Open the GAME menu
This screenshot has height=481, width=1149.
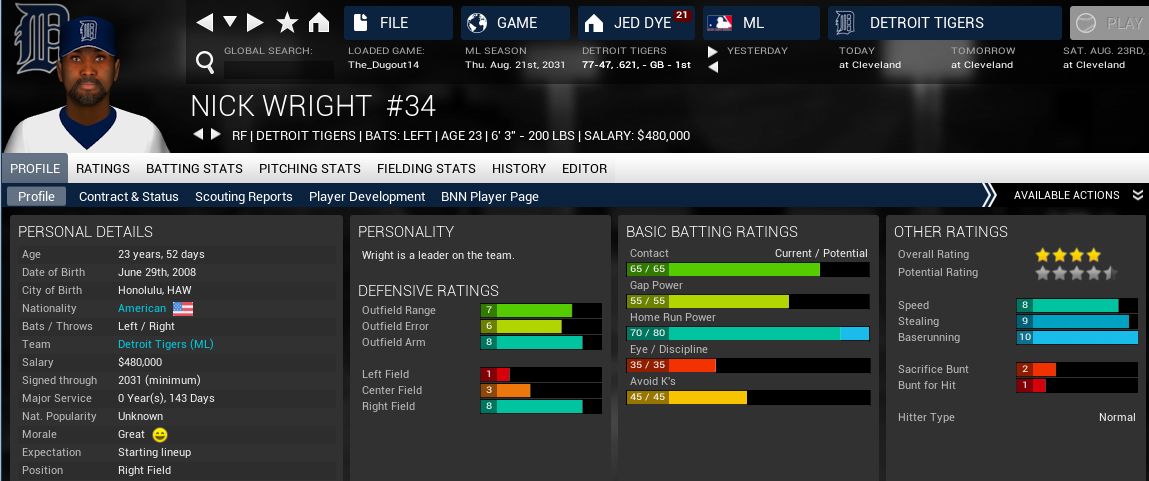click(514, 23)
